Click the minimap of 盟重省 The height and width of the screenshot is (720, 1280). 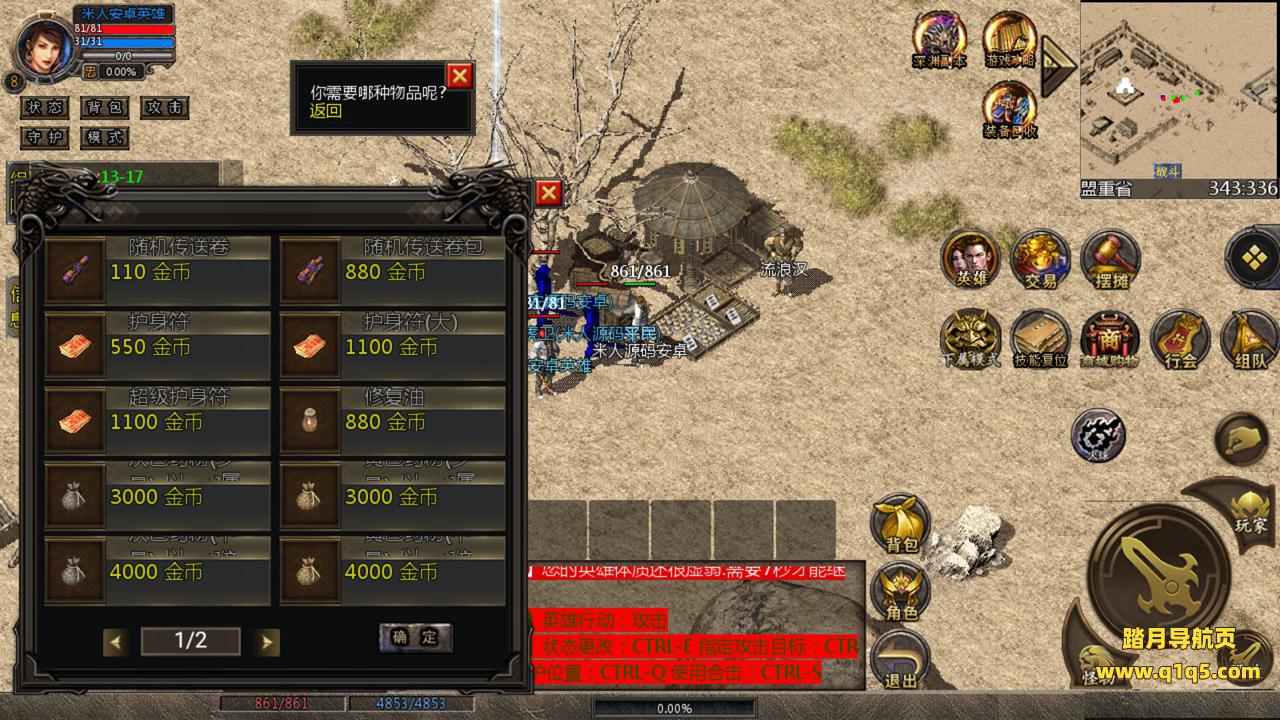(1178, 90)
